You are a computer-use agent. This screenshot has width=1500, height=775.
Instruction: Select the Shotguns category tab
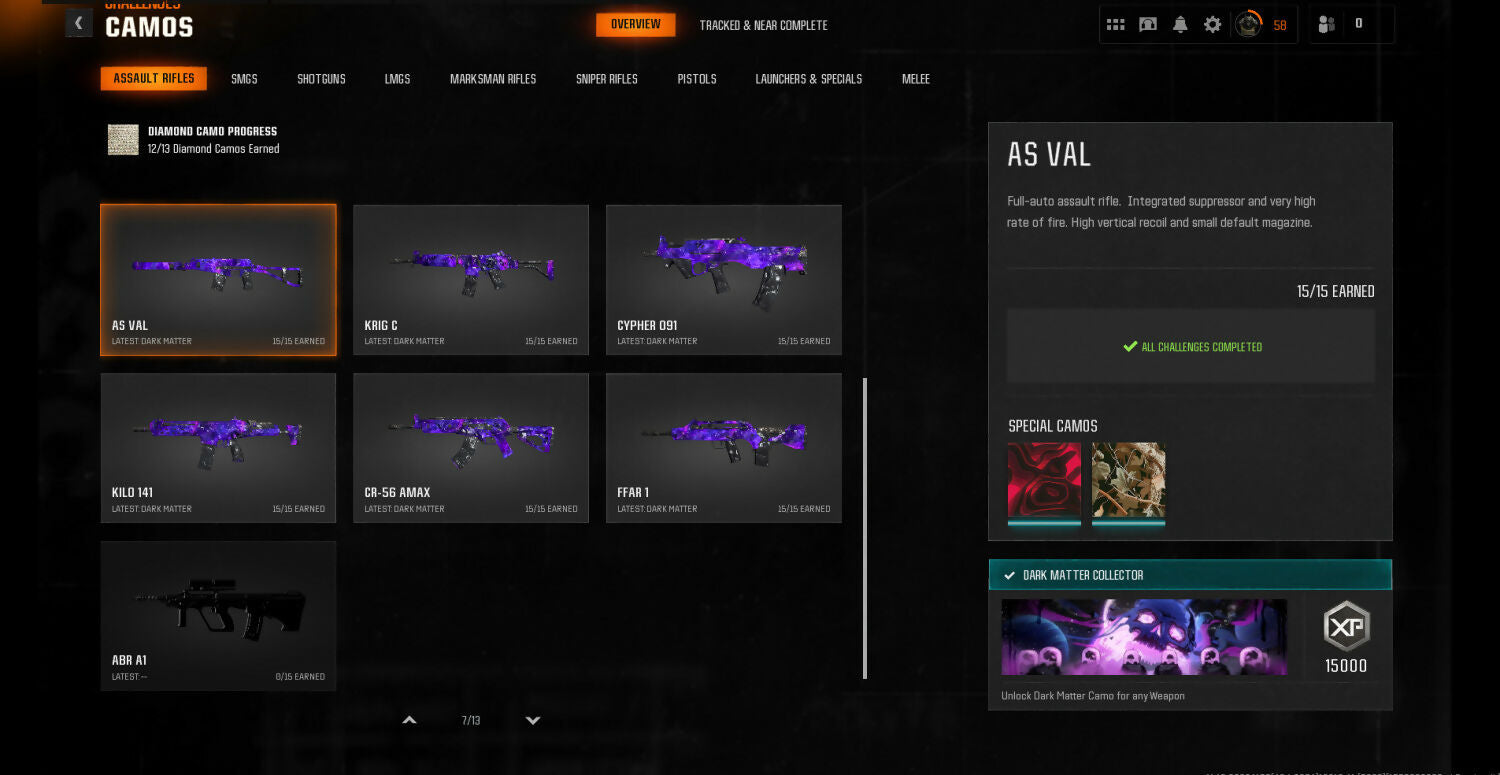click(x=321, y=79)
